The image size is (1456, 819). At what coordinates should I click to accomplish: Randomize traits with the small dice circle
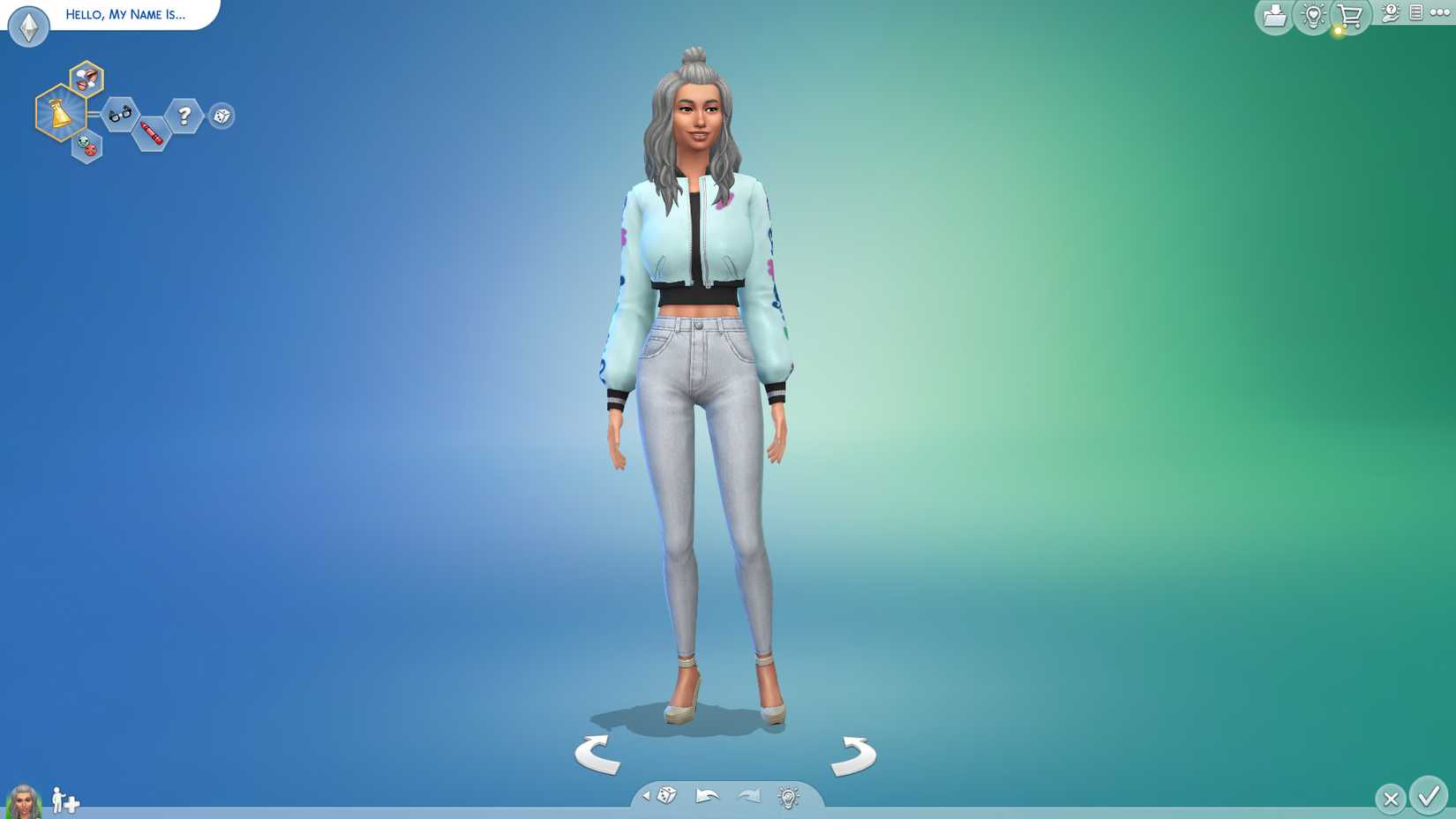[221, 116]
